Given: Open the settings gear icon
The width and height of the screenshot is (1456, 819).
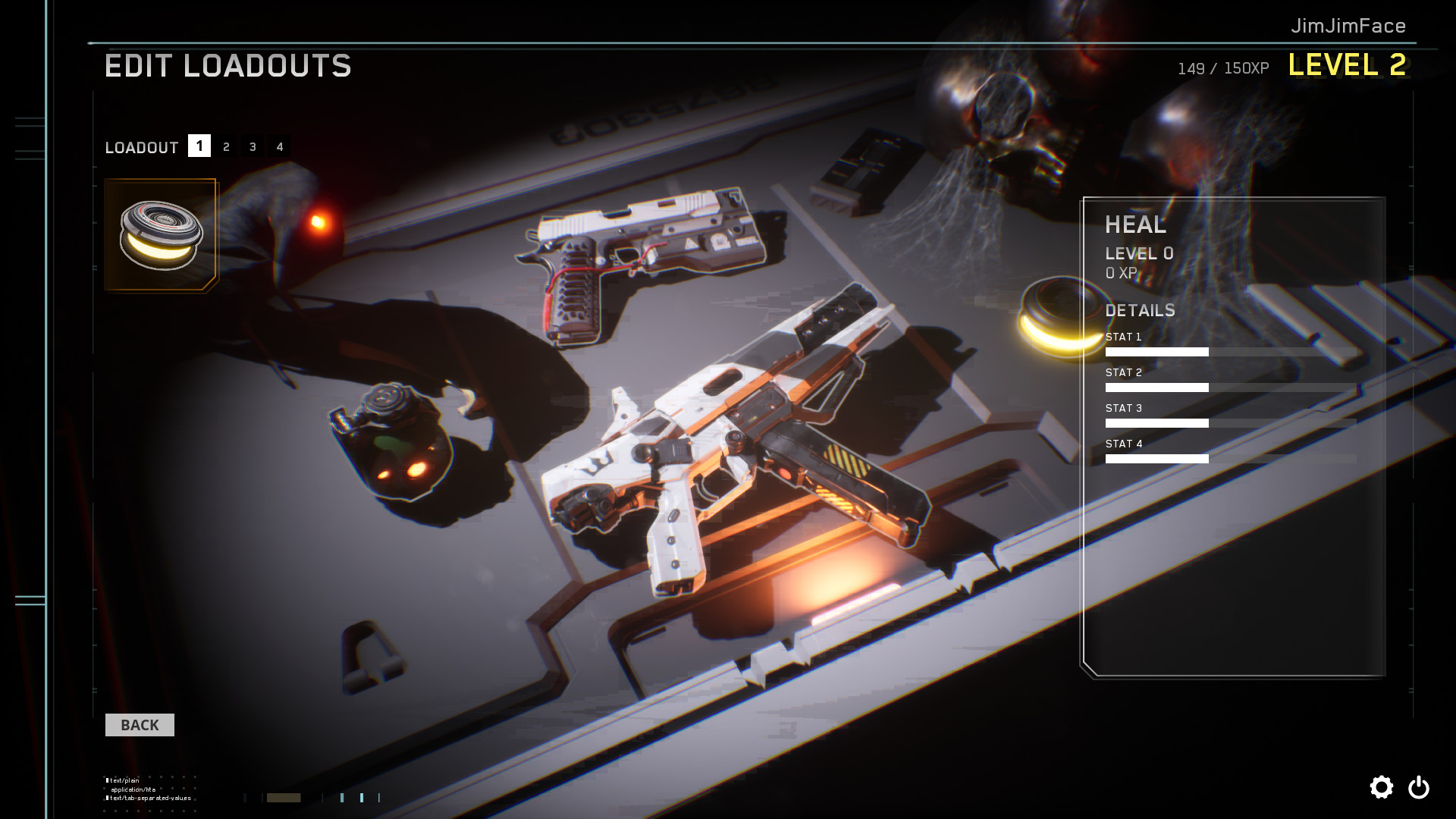Looking at the screenshot, I should click(x=1382, y=787).
